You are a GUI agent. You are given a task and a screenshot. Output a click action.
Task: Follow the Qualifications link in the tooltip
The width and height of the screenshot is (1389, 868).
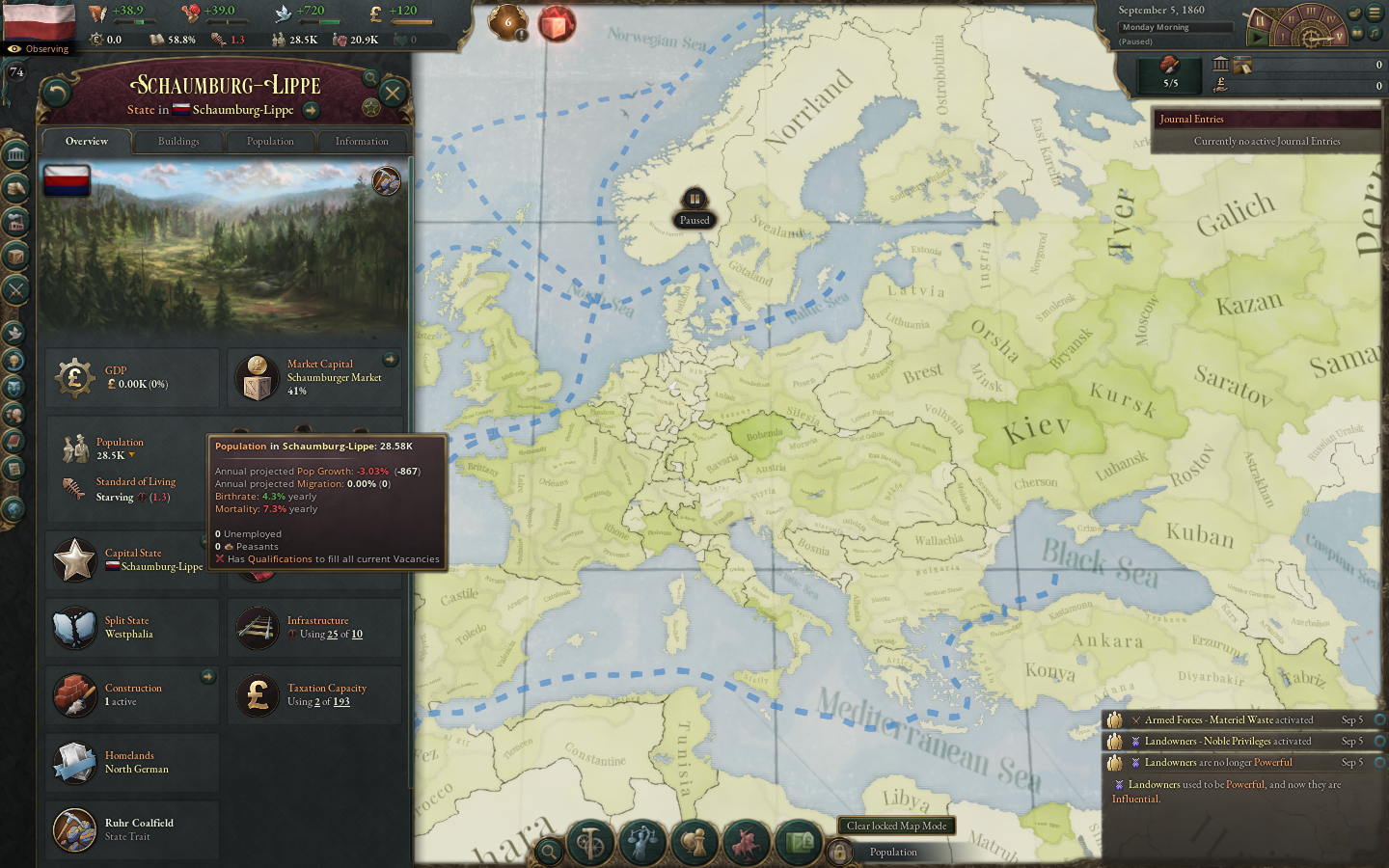280,559
